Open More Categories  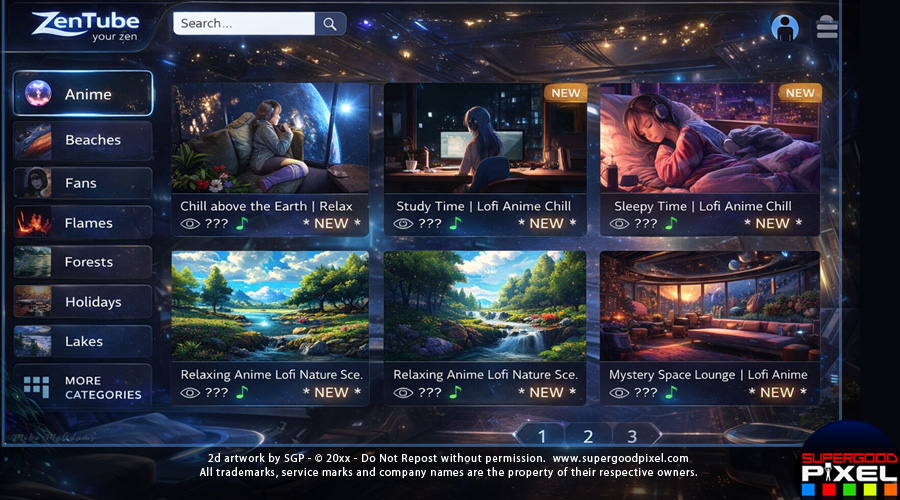tap(83, 387)
